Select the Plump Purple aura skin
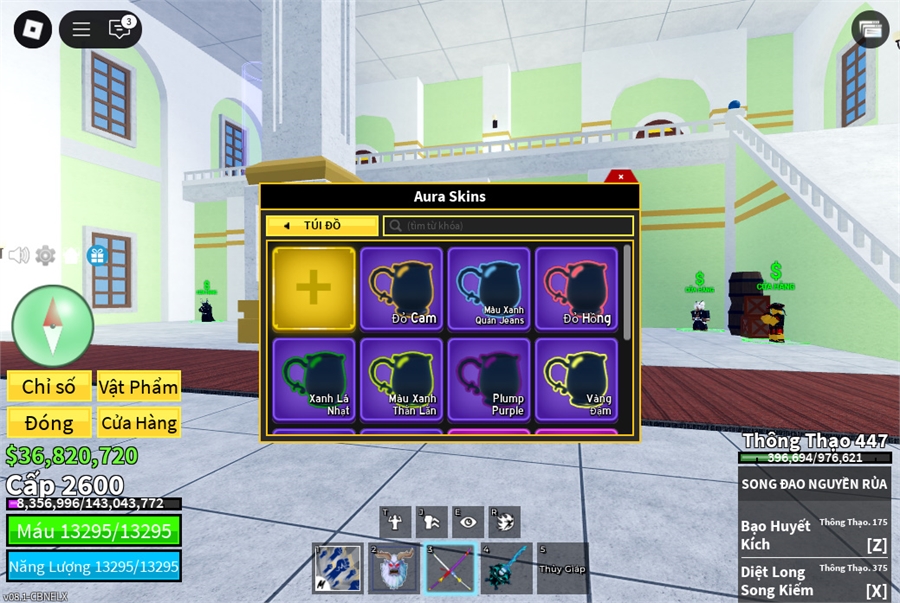 (489, 379)
